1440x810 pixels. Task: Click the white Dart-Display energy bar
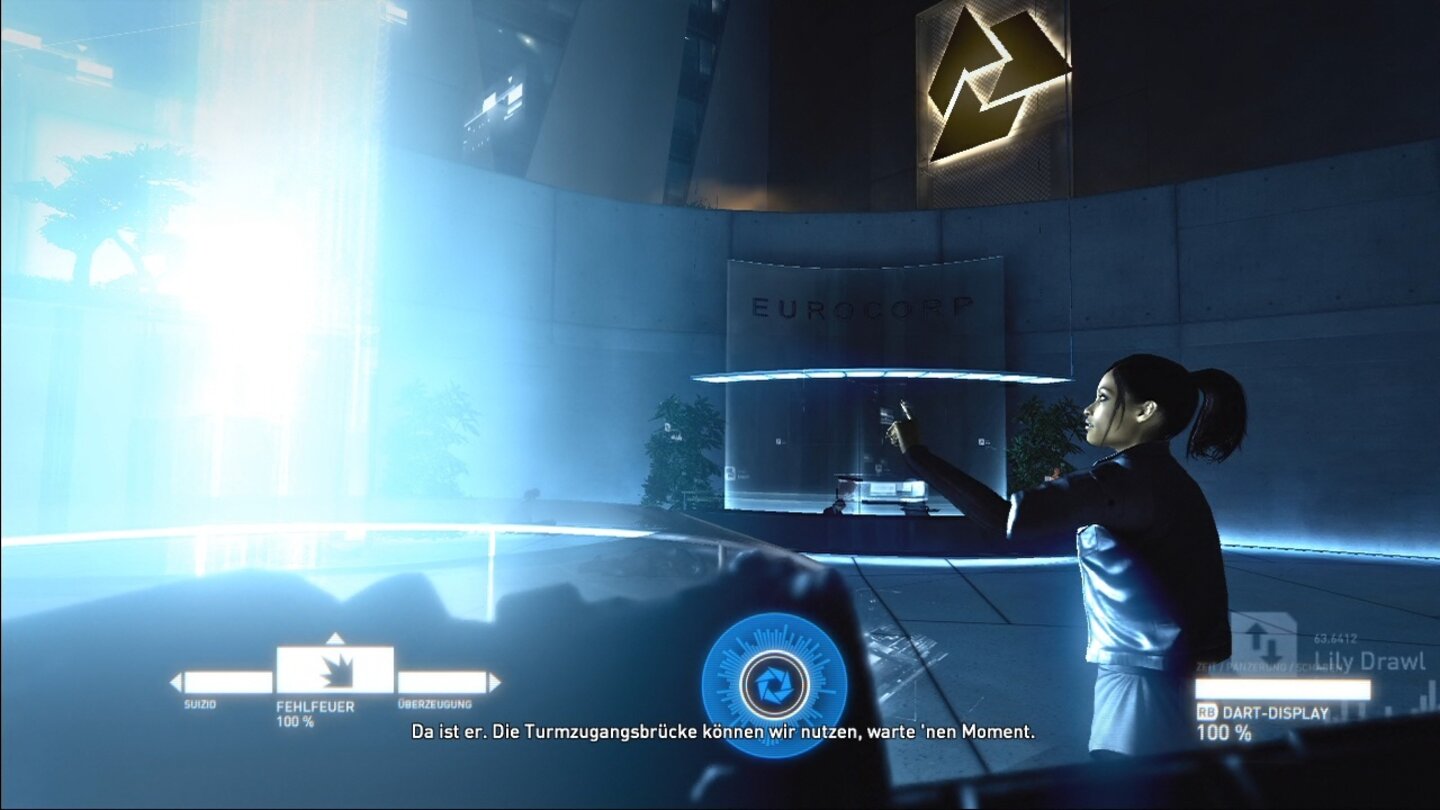(x=1283, y=689)
